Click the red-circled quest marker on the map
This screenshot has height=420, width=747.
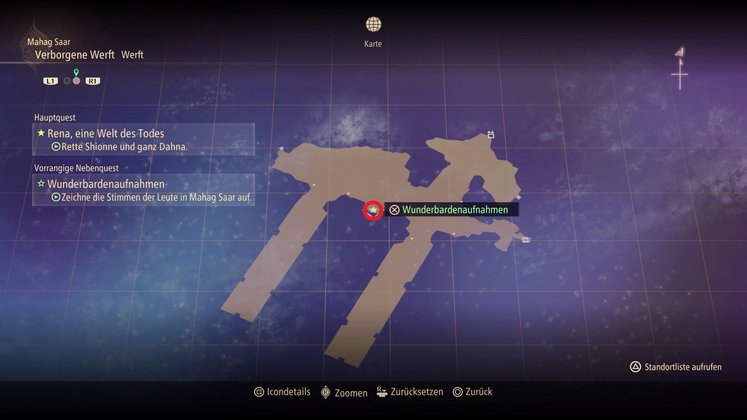click(372, 210)
